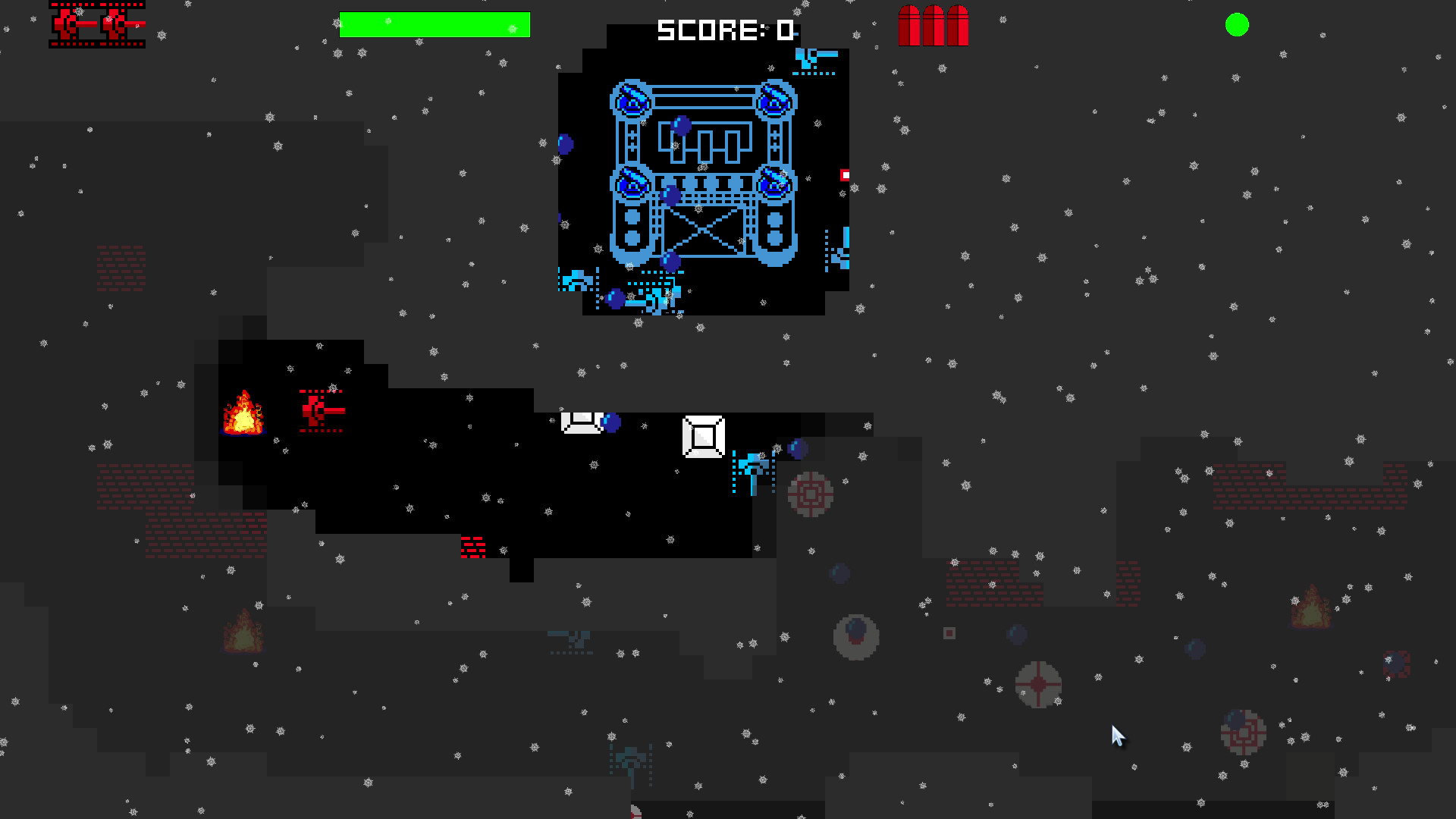Click the green status orb in top-right corner
This screenshot has width=1456, height=819.
click(1237, 25)
